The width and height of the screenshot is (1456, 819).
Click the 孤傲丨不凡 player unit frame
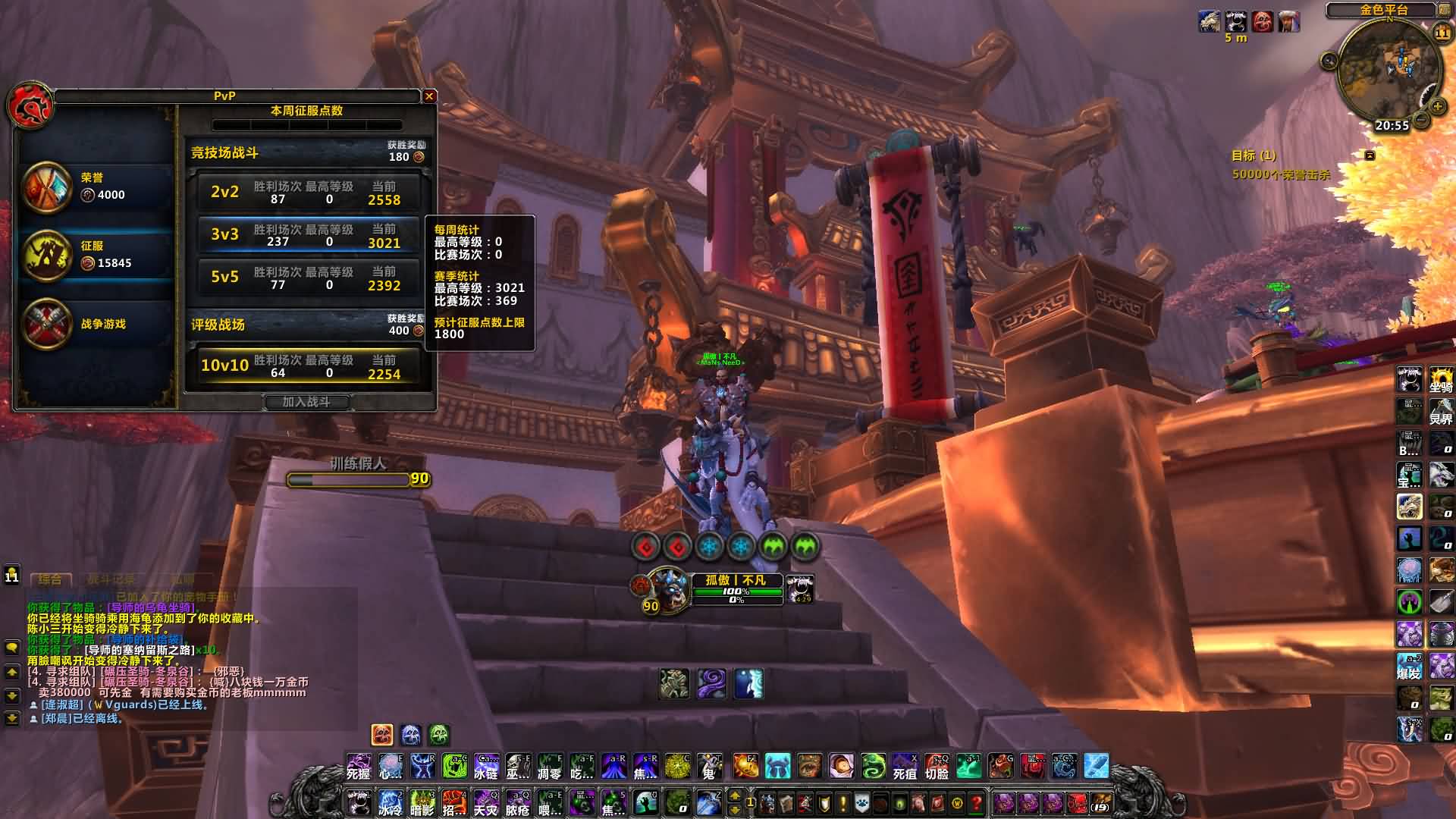(x=736, y=589)
